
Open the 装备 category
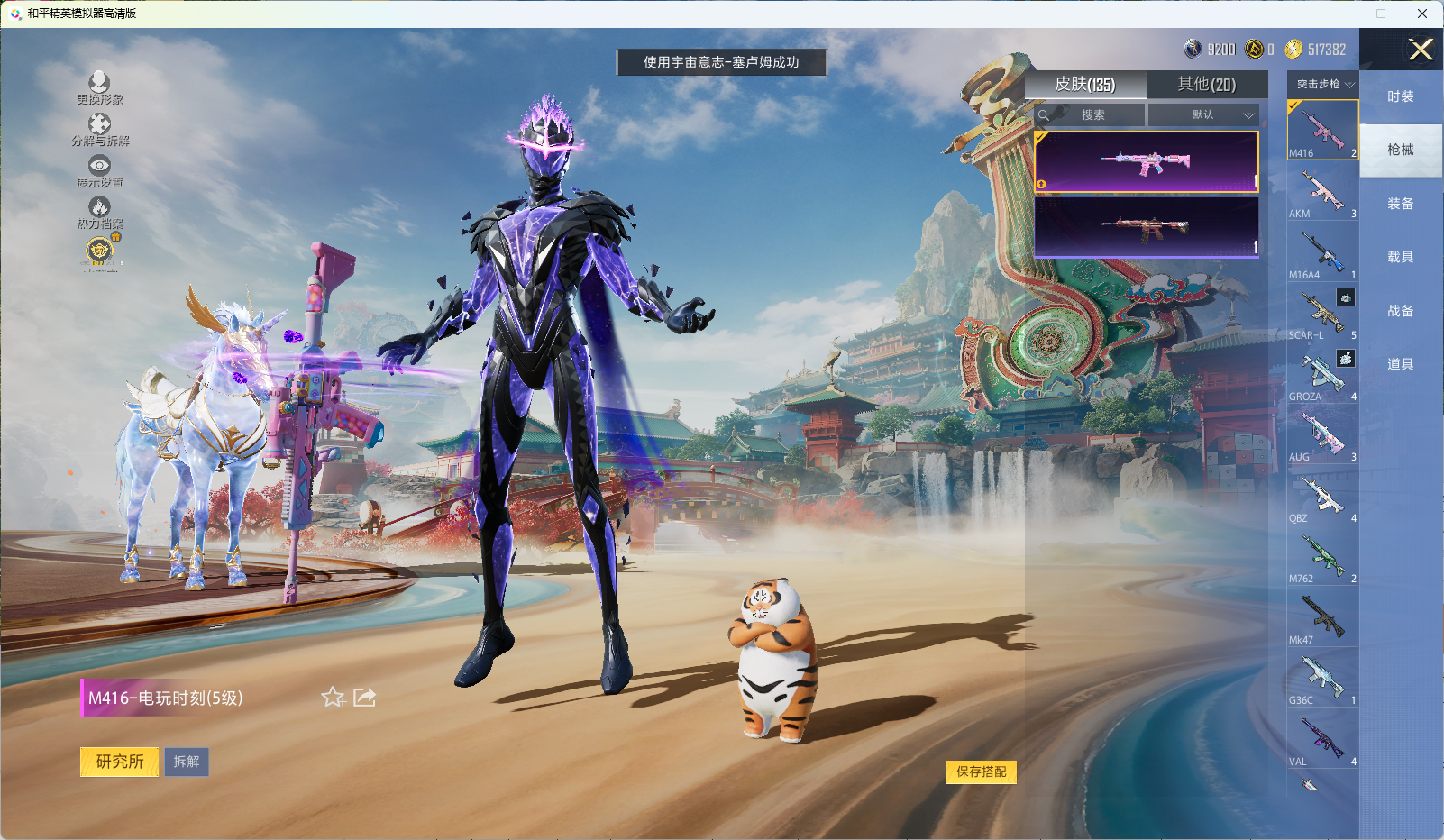(1400, 204)
